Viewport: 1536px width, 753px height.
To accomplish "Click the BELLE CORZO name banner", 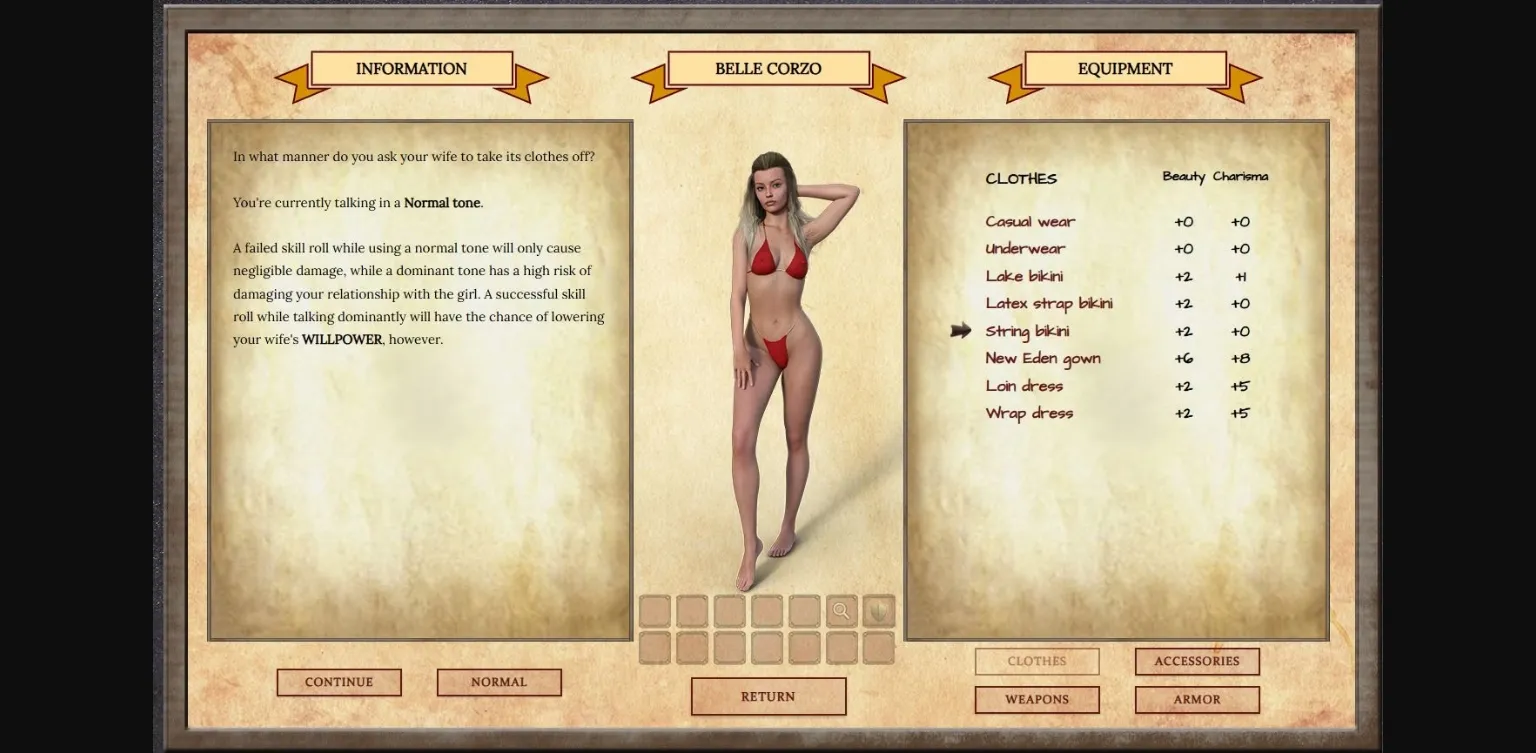I will click(x=767, y=68).
